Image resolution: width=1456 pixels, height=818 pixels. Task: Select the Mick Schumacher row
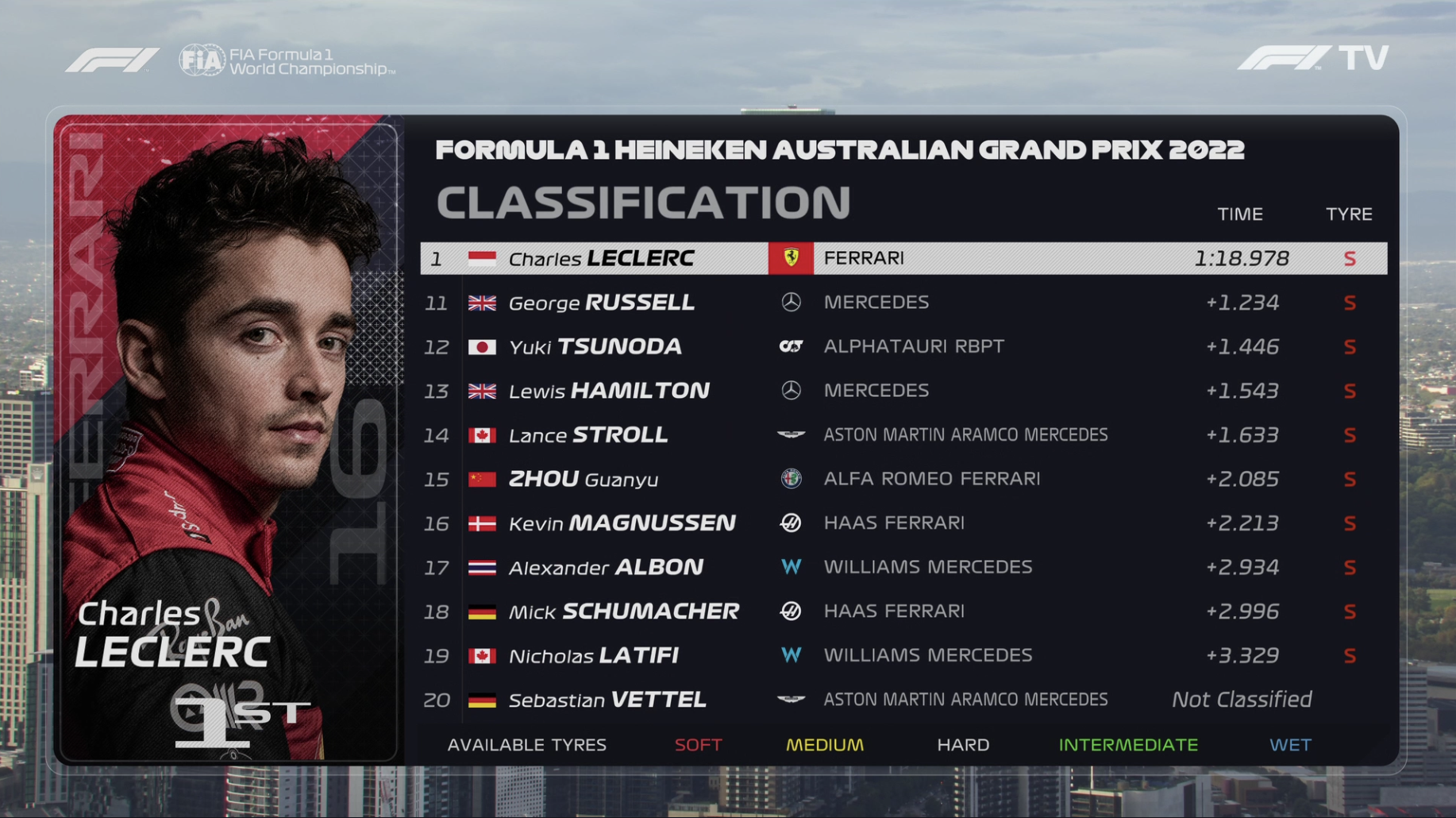(x=903, y=611)
